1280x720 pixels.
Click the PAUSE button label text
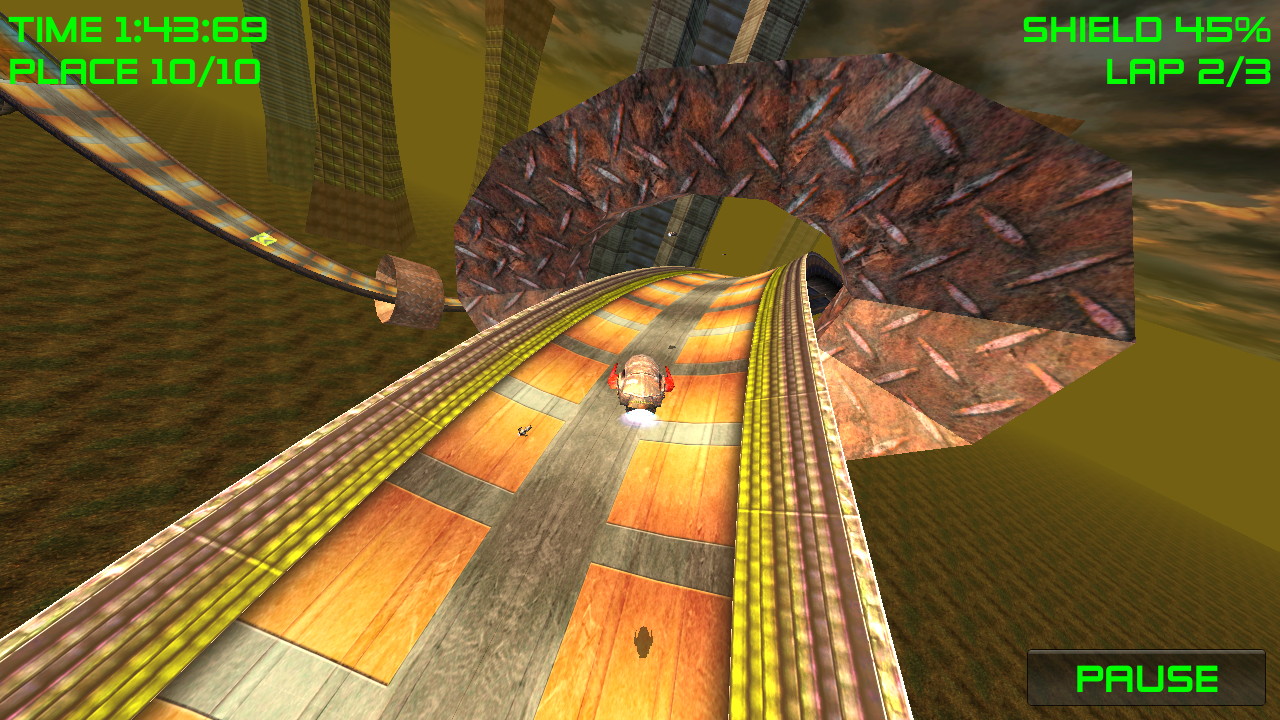pos(1146,679)
